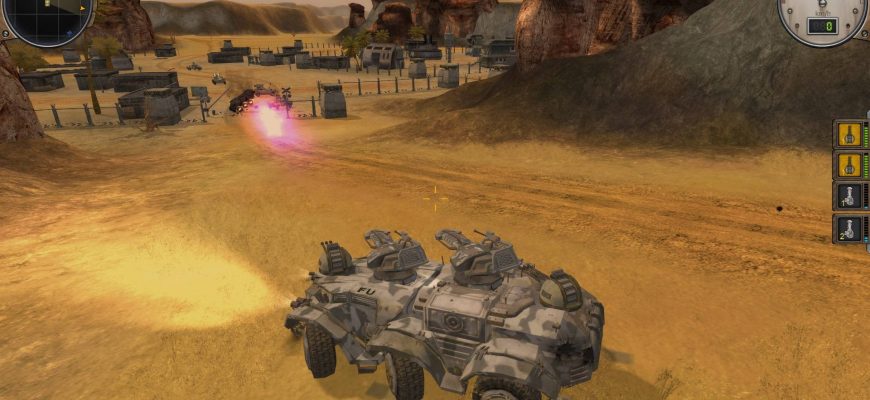Select the dark weapon slot numbered 2
870x400 pixels.
850,228
